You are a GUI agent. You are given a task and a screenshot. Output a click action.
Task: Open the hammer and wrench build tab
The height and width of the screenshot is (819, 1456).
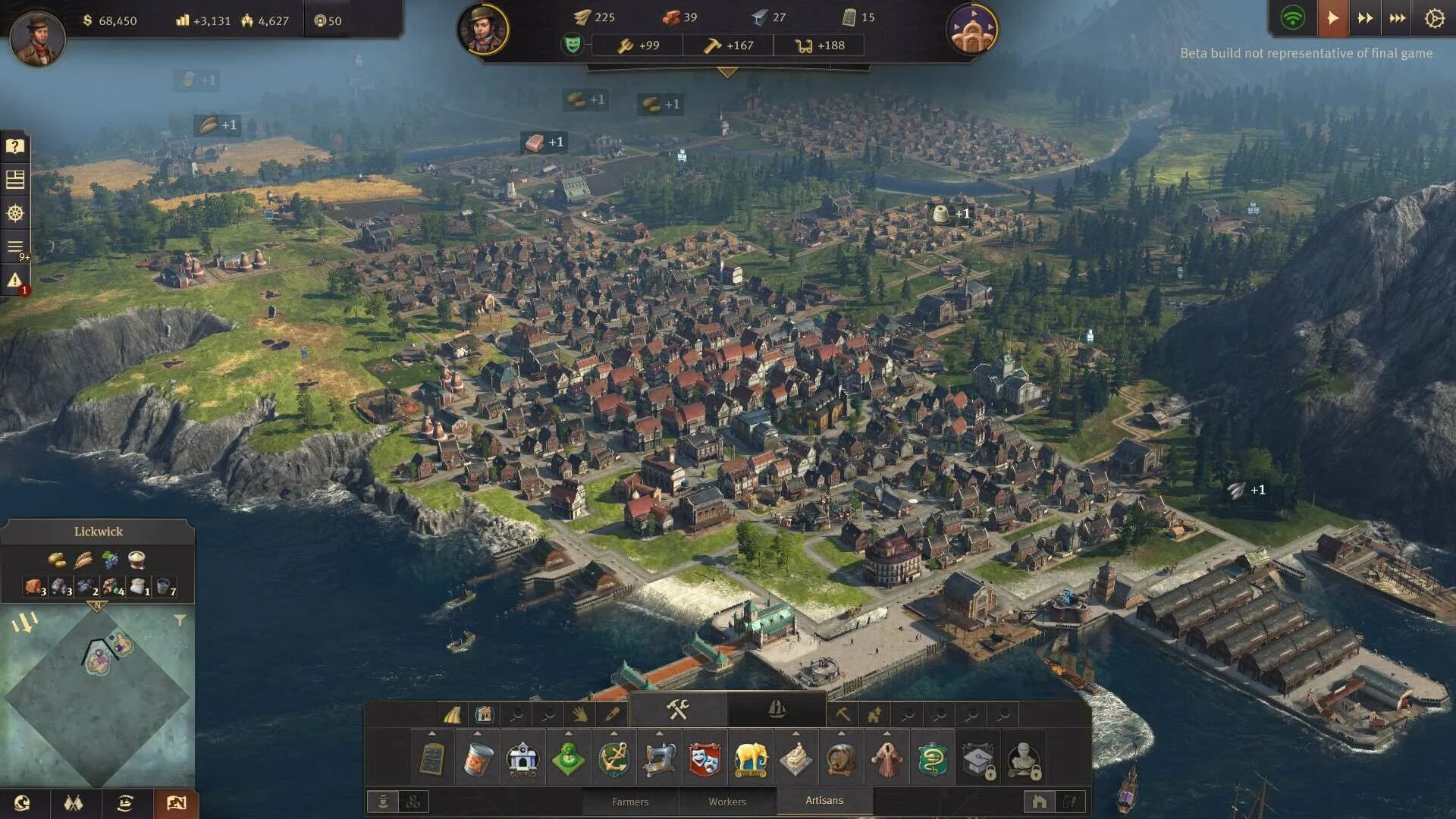click(678, 710)
